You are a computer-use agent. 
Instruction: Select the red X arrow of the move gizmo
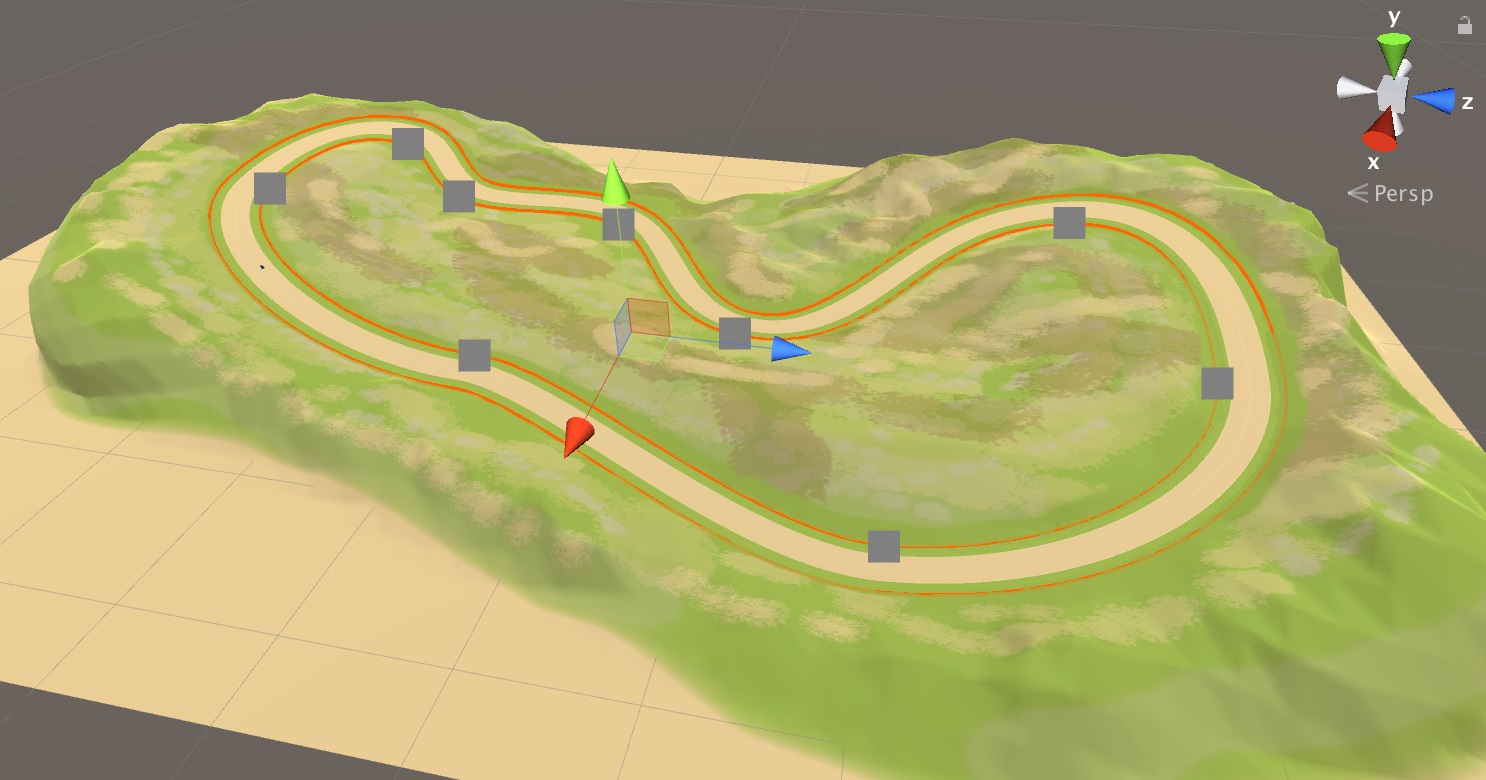pos(577,432)
